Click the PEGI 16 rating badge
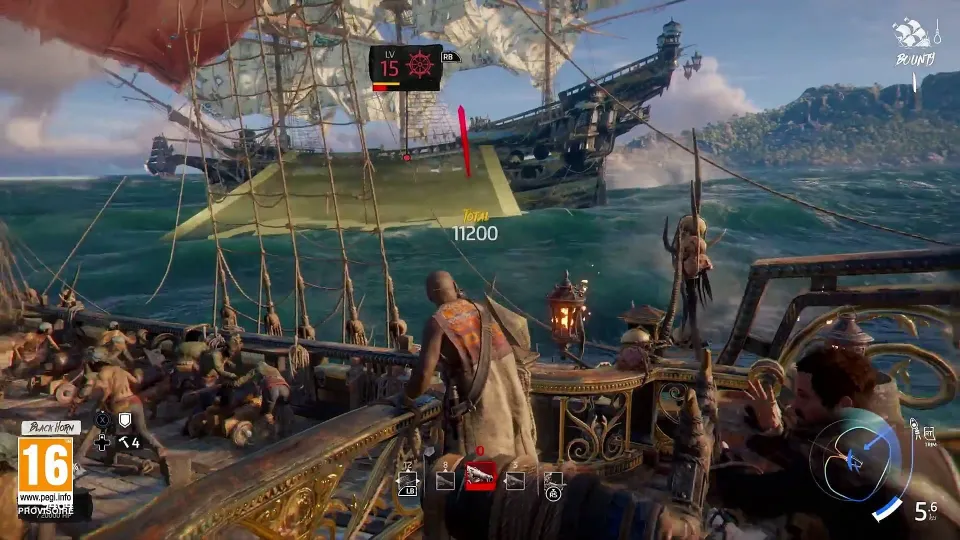960x540 pixels. click(x=45, y=471)
